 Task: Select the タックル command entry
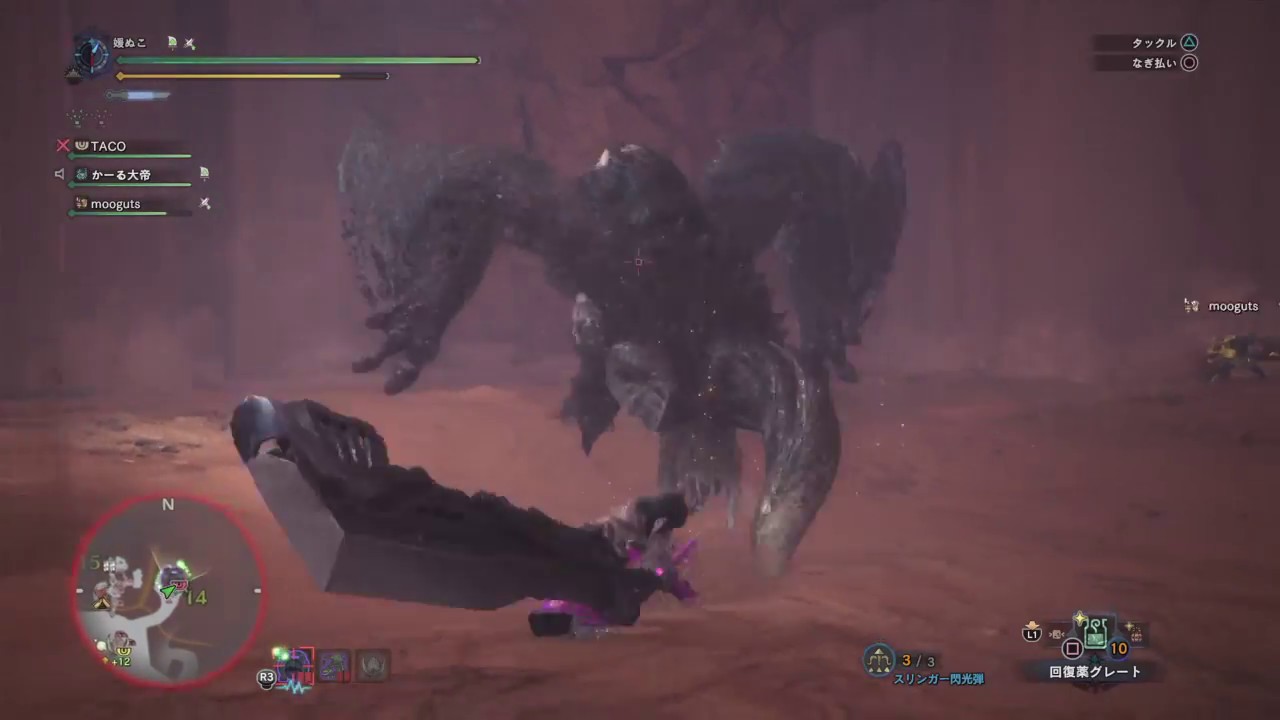point(1157,42)
